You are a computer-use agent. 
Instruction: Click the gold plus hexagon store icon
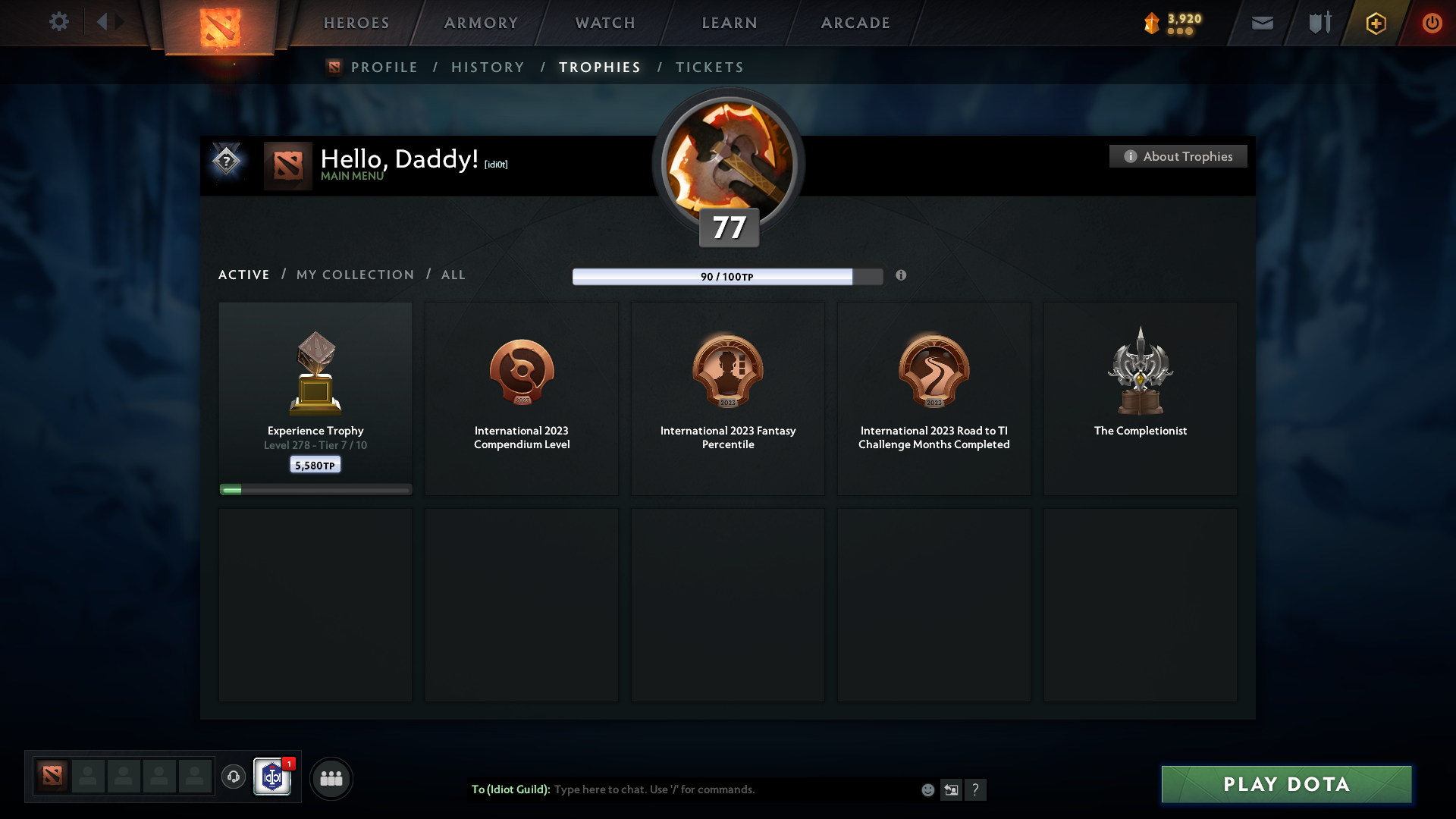tap(1375, 23)
